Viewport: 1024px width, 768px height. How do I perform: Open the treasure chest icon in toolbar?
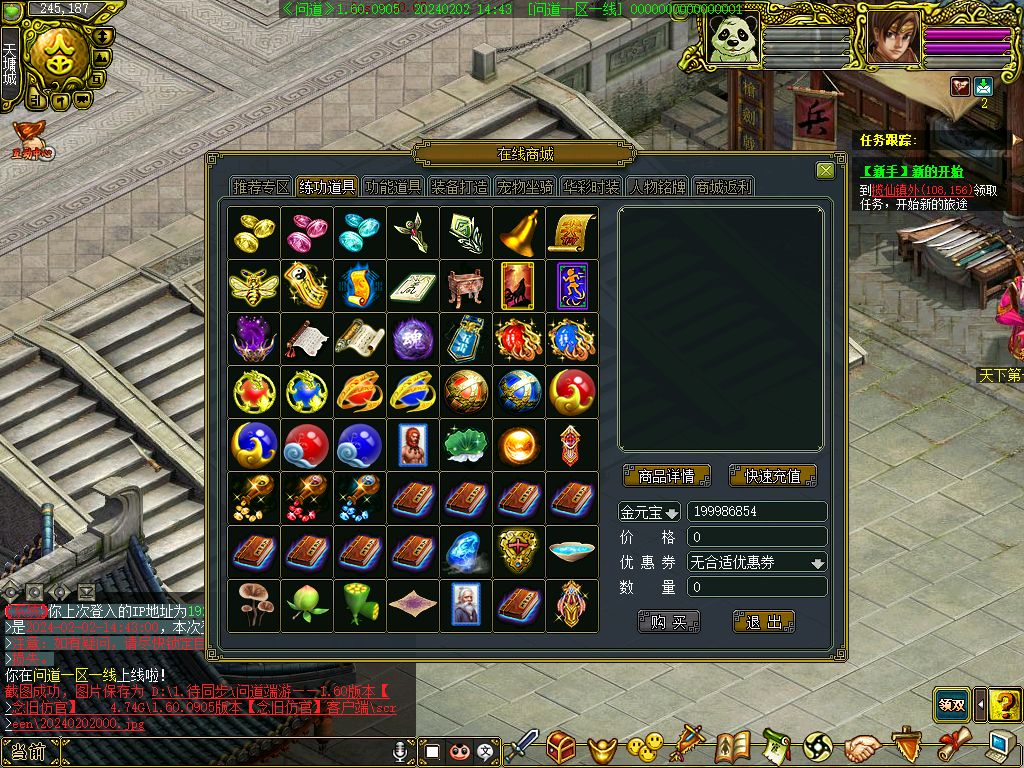point(561,747)
